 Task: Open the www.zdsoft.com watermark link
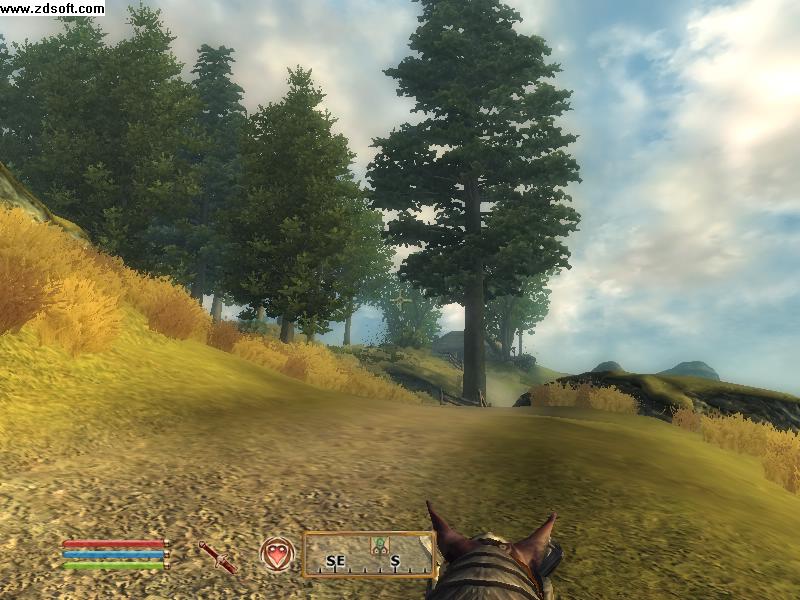coord(52,8)
